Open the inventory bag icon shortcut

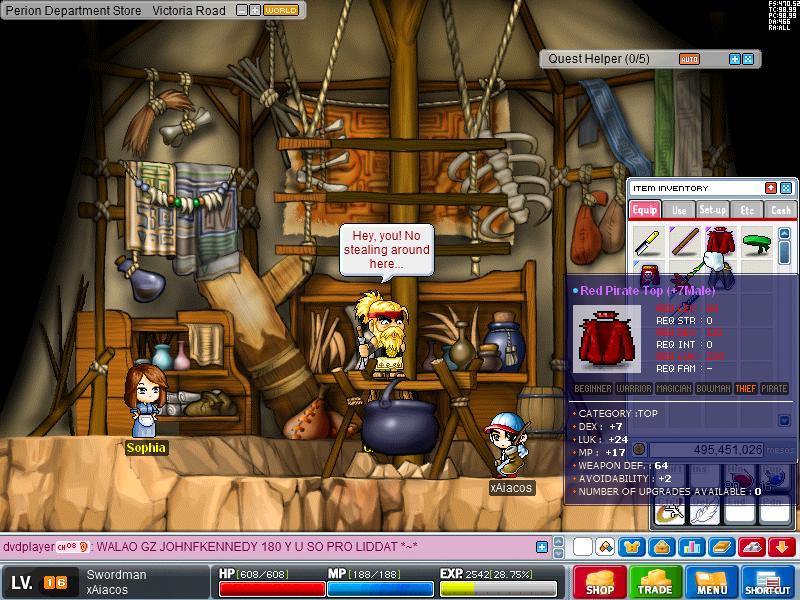(661, 547)
